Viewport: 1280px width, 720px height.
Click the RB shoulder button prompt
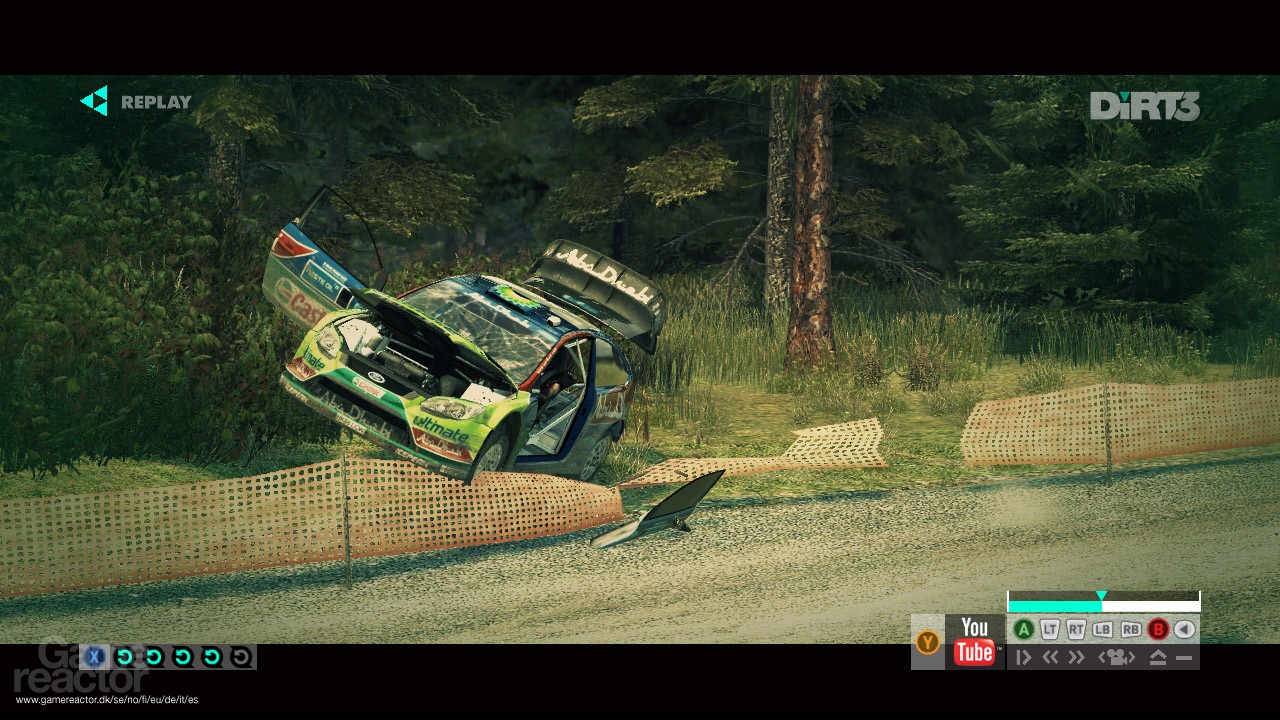[1130, 629]
